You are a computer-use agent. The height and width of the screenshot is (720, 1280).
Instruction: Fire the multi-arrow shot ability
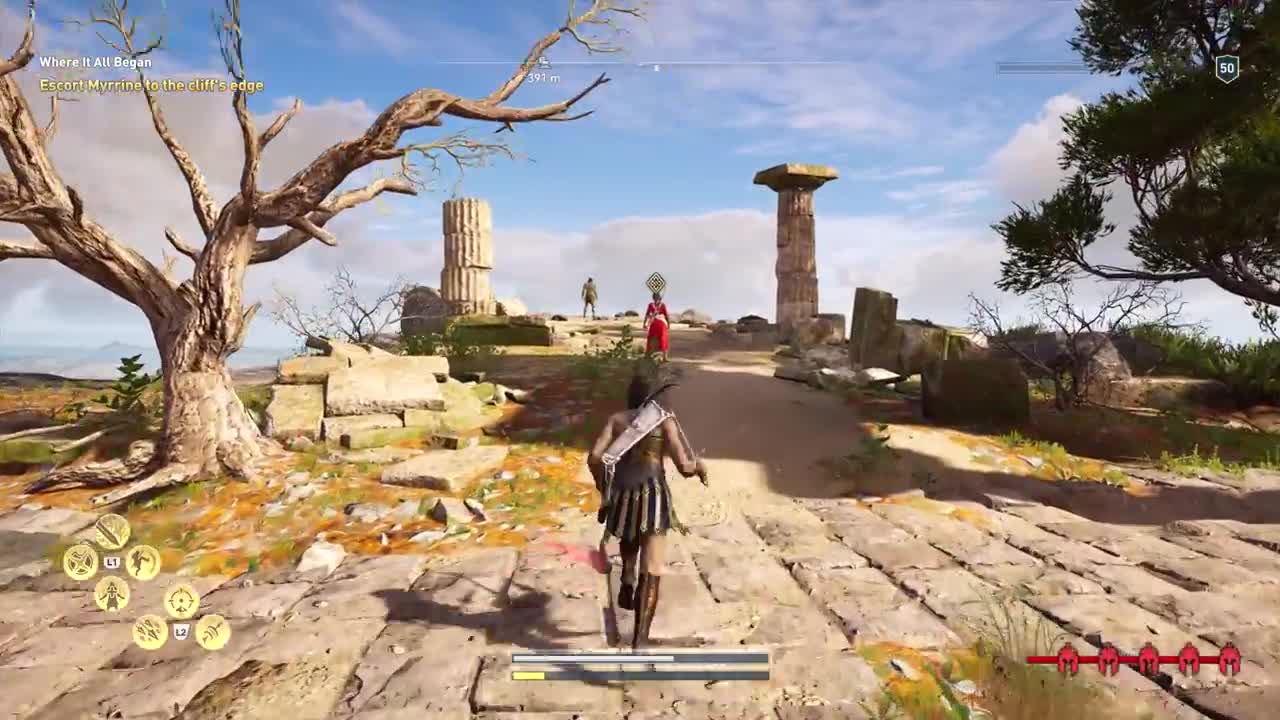150,632
